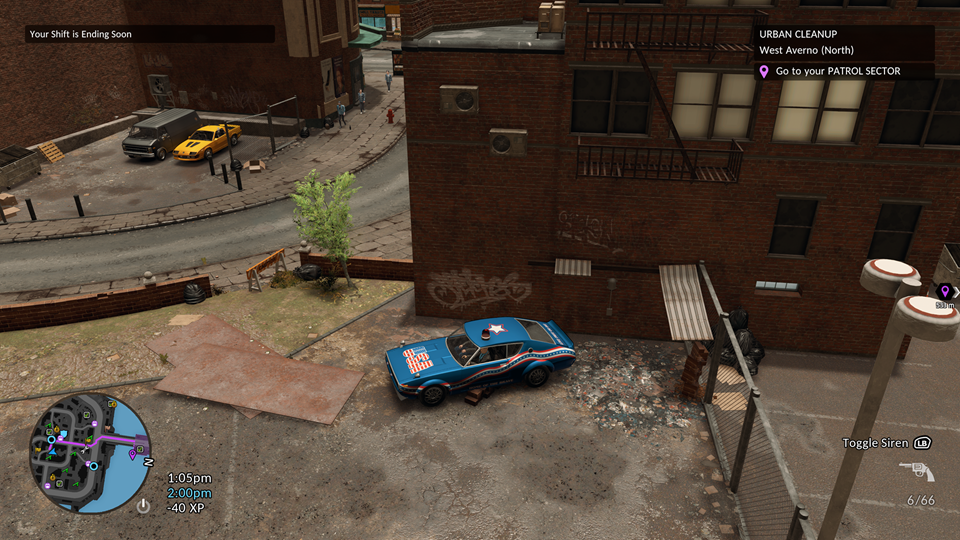Dismiss the Your Shift is Ending Soon notice

coord(150,34)
